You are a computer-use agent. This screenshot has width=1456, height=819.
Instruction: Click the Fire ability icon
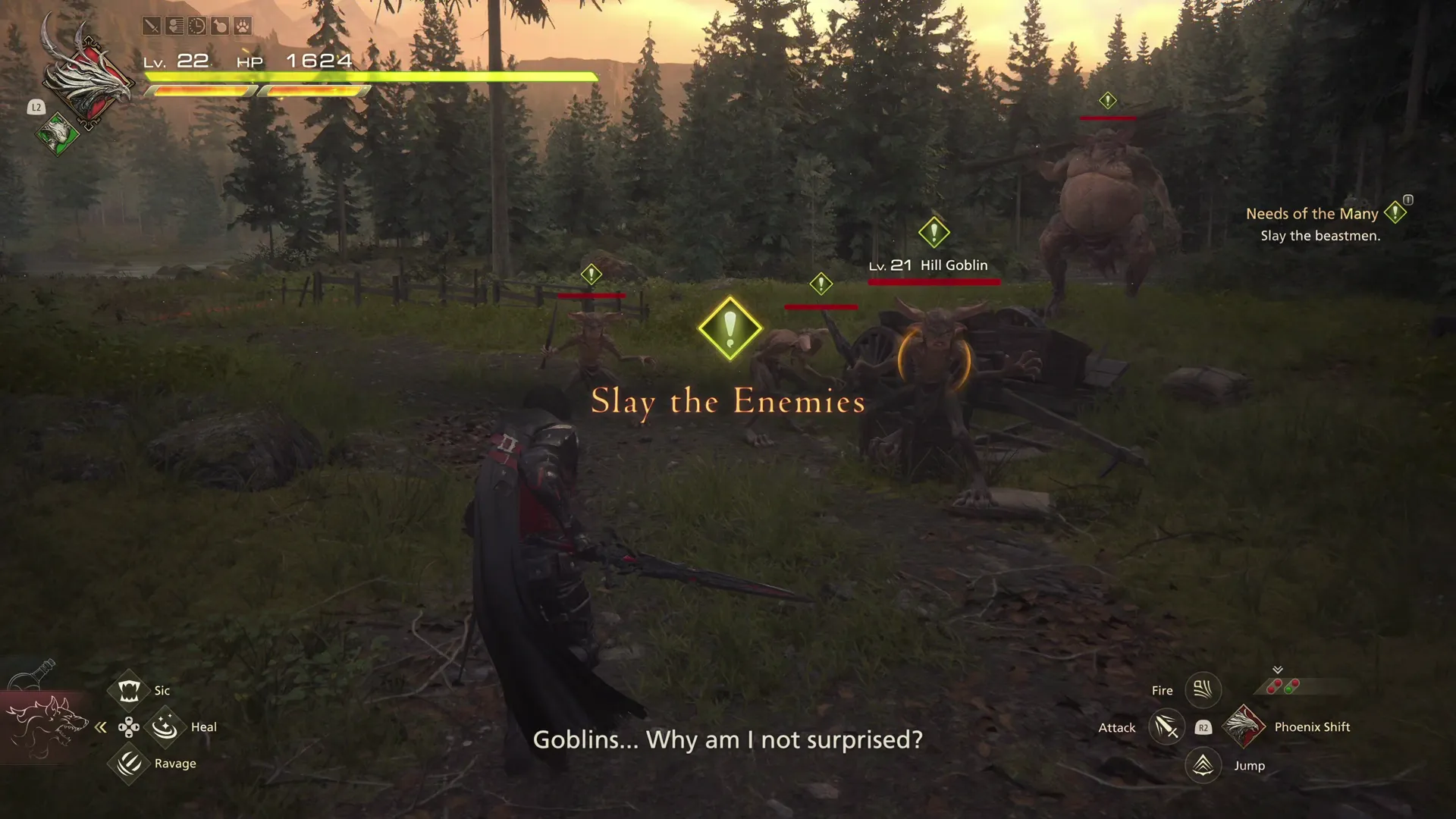click(1203, 690)
